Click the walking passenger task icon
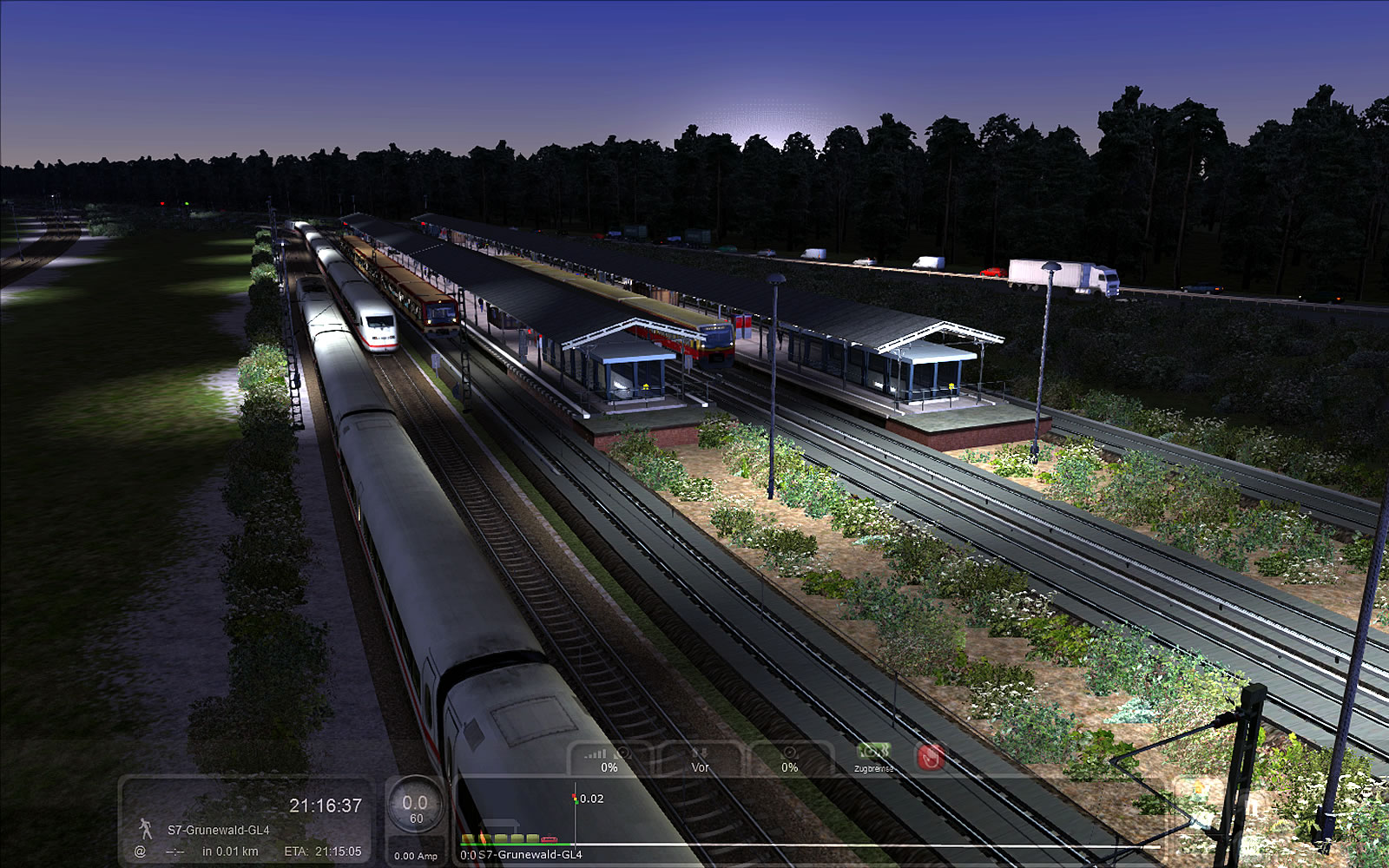Image resolution: width=1389 pixels, height=868 pixels. (145, 829)
